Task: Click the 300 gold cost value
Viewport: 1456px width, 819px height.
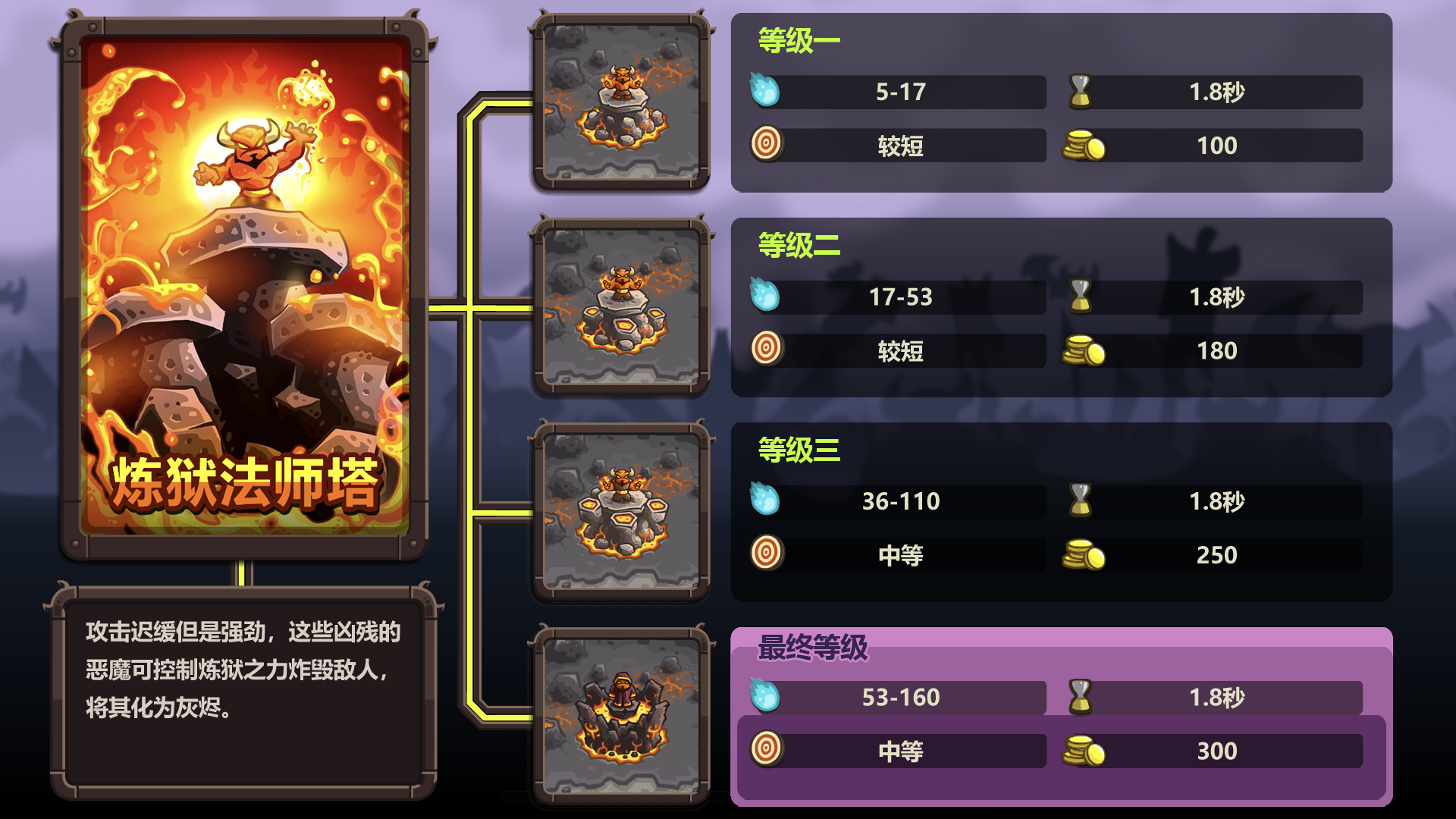Action: click(1216, 751)
